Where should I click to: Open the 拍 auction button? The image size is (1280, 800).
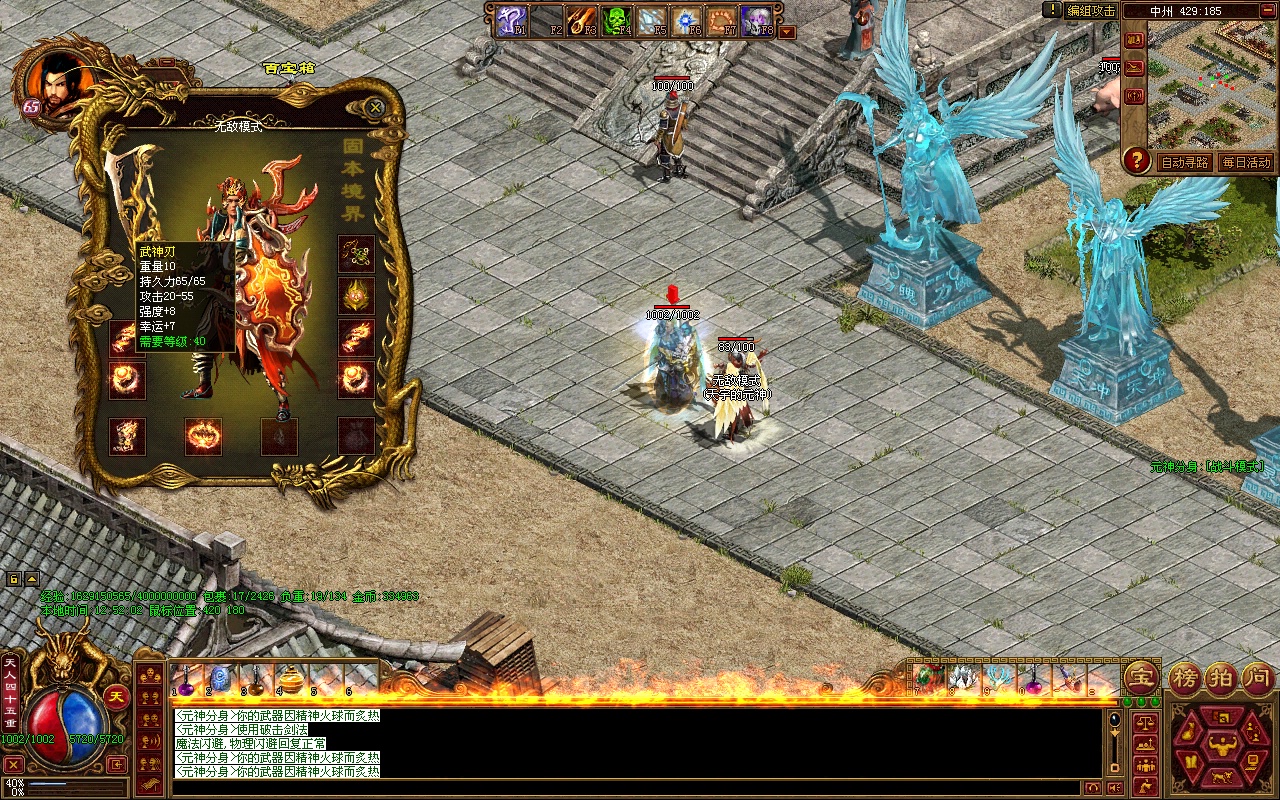pyautogui.click(x=1222, y=678)
